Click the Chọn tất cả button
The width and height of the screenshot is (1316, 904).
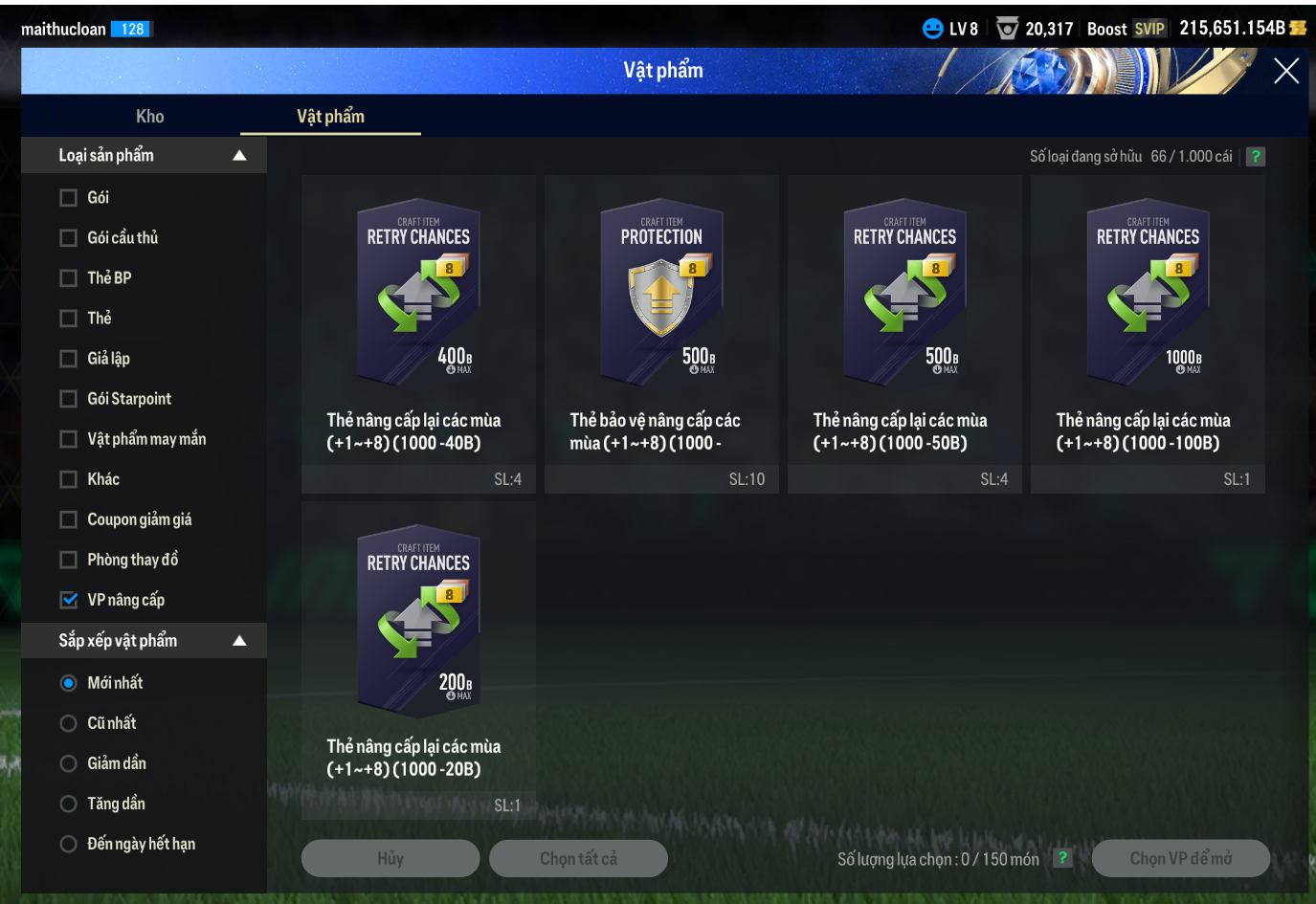pyautogui.click(x=578, y=858)
